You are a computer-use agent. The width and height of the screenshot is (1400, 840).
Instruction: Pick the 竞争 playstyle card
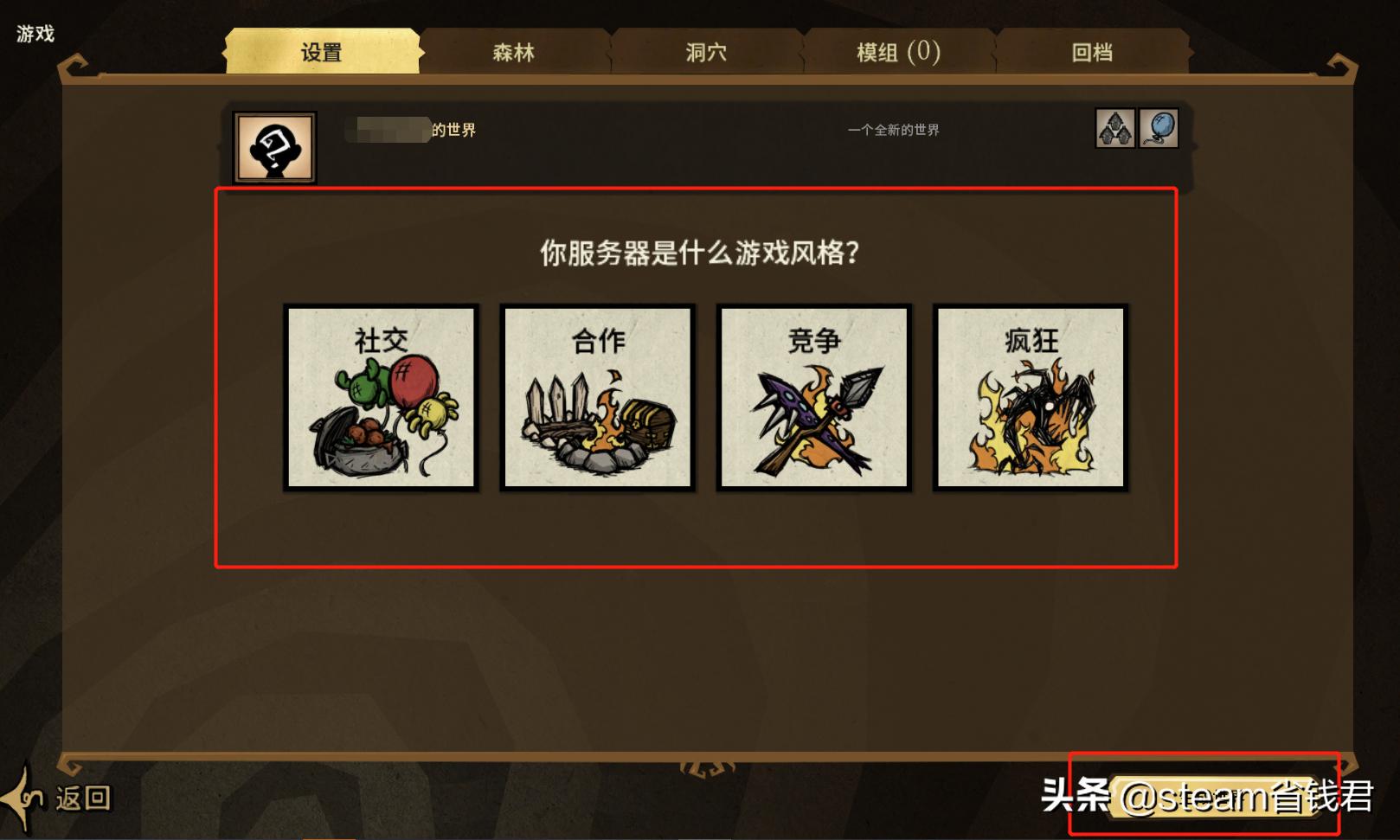813,398
